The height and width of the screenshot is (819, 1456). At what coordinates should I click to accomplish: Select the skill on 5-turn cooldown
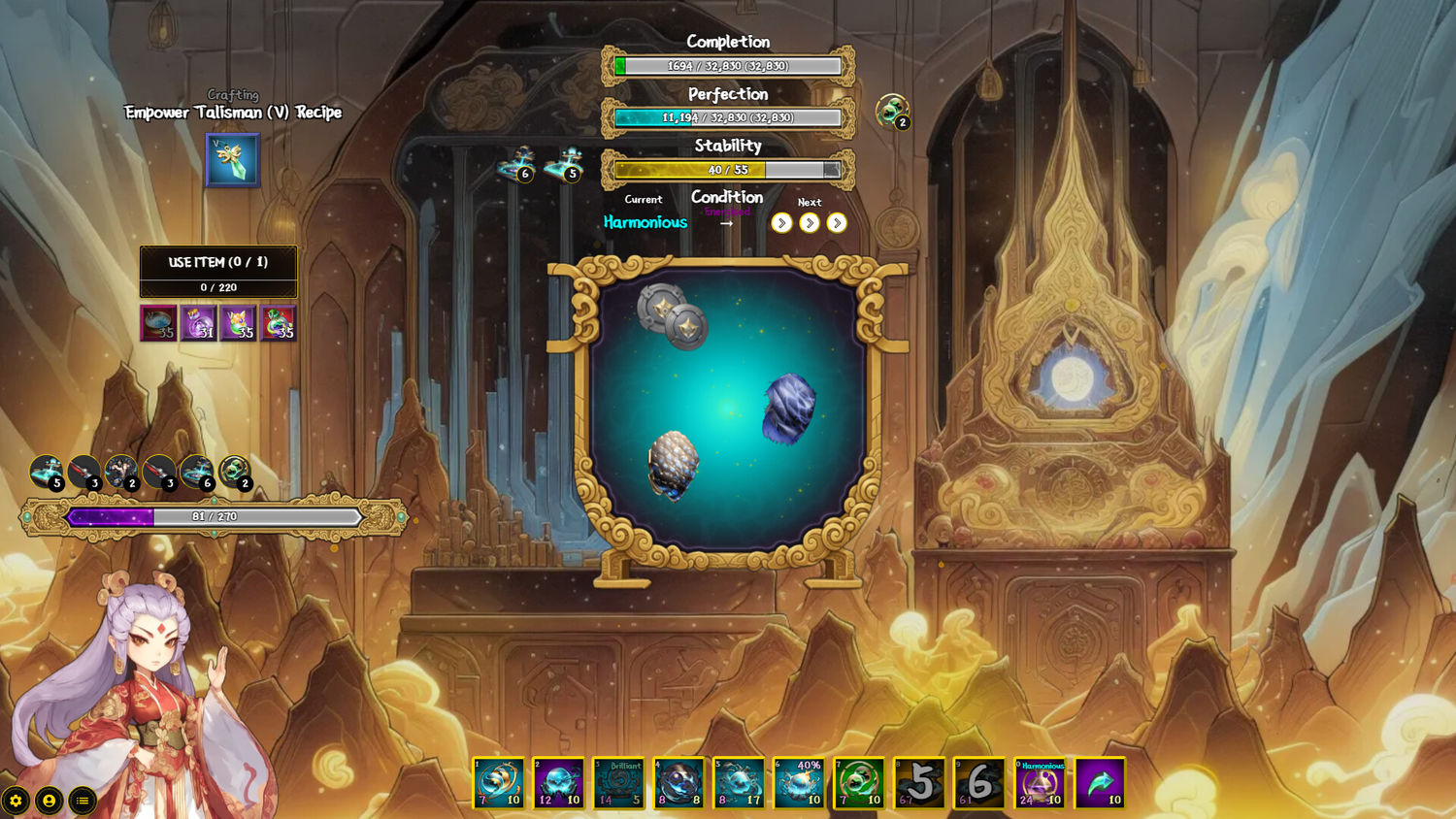(x=920, y=783)
